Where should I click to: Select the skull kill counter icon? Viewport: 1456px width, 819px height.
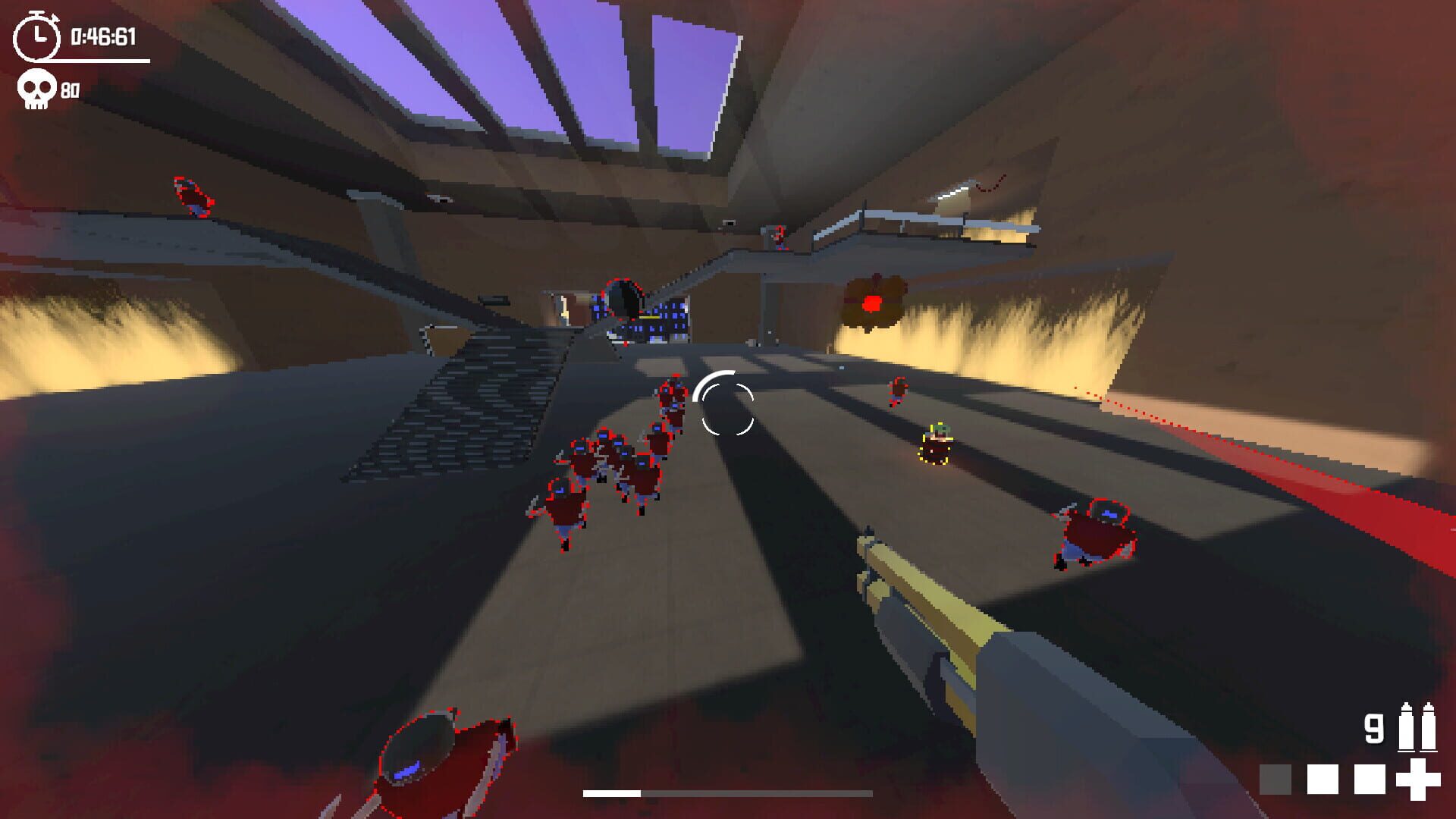point(36,89)
